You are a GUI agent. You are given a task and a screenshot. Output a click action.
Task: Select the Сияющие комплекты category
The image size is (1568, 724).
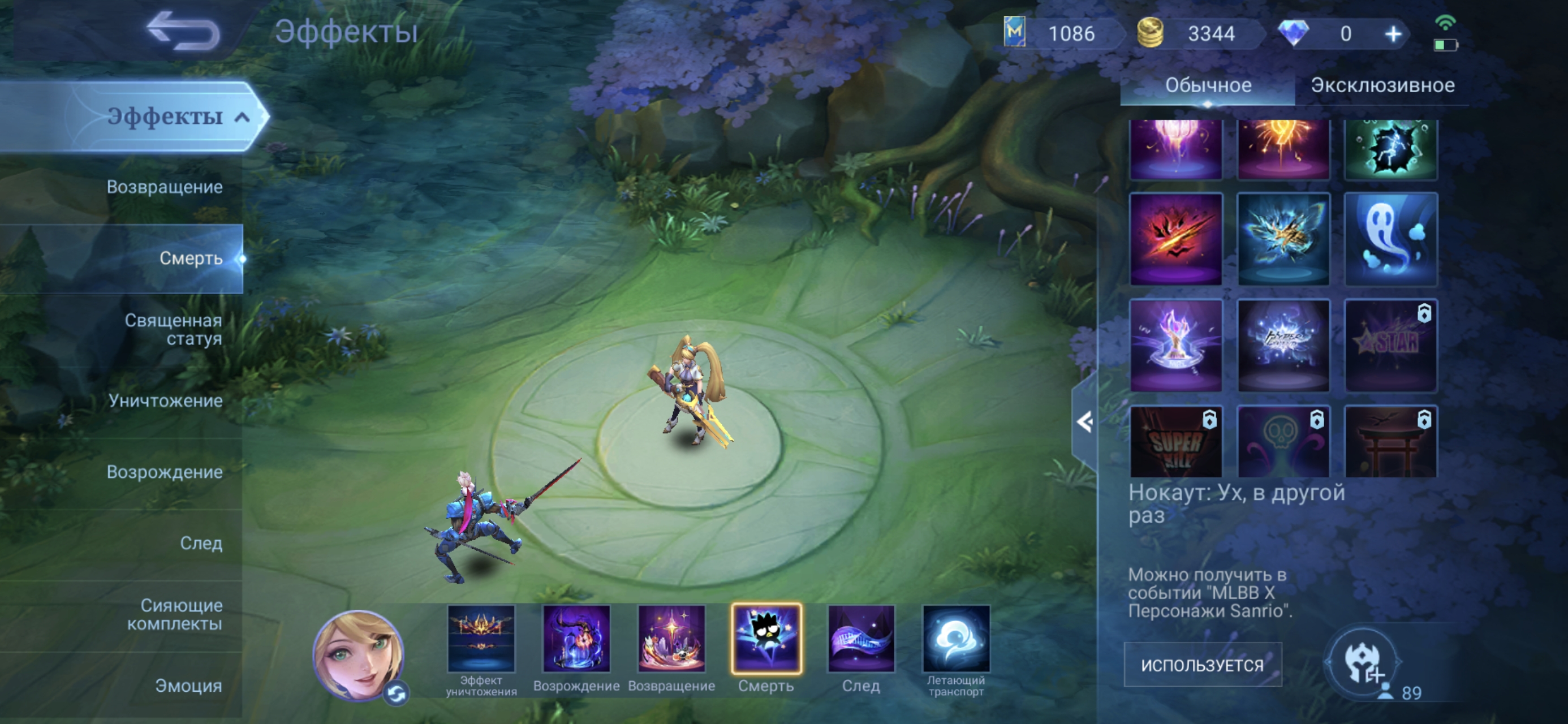pyautogui.click(x=174, y=614)
